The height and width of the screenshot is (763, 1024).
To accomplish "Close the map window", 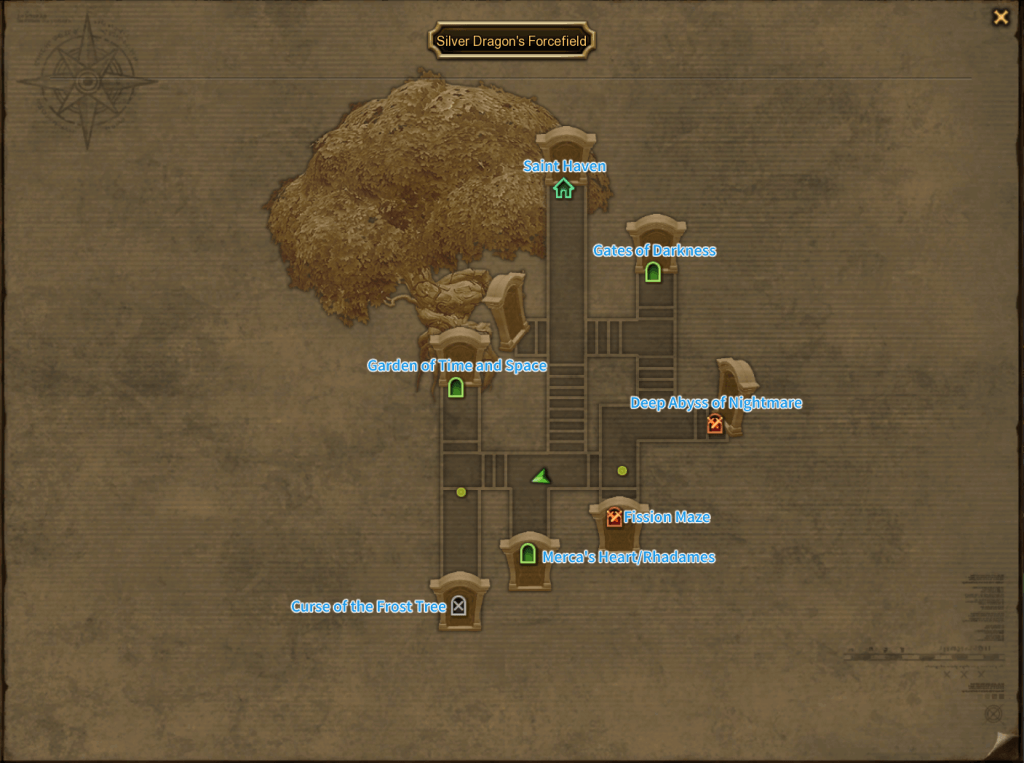I will click(x=1000, y=17).
